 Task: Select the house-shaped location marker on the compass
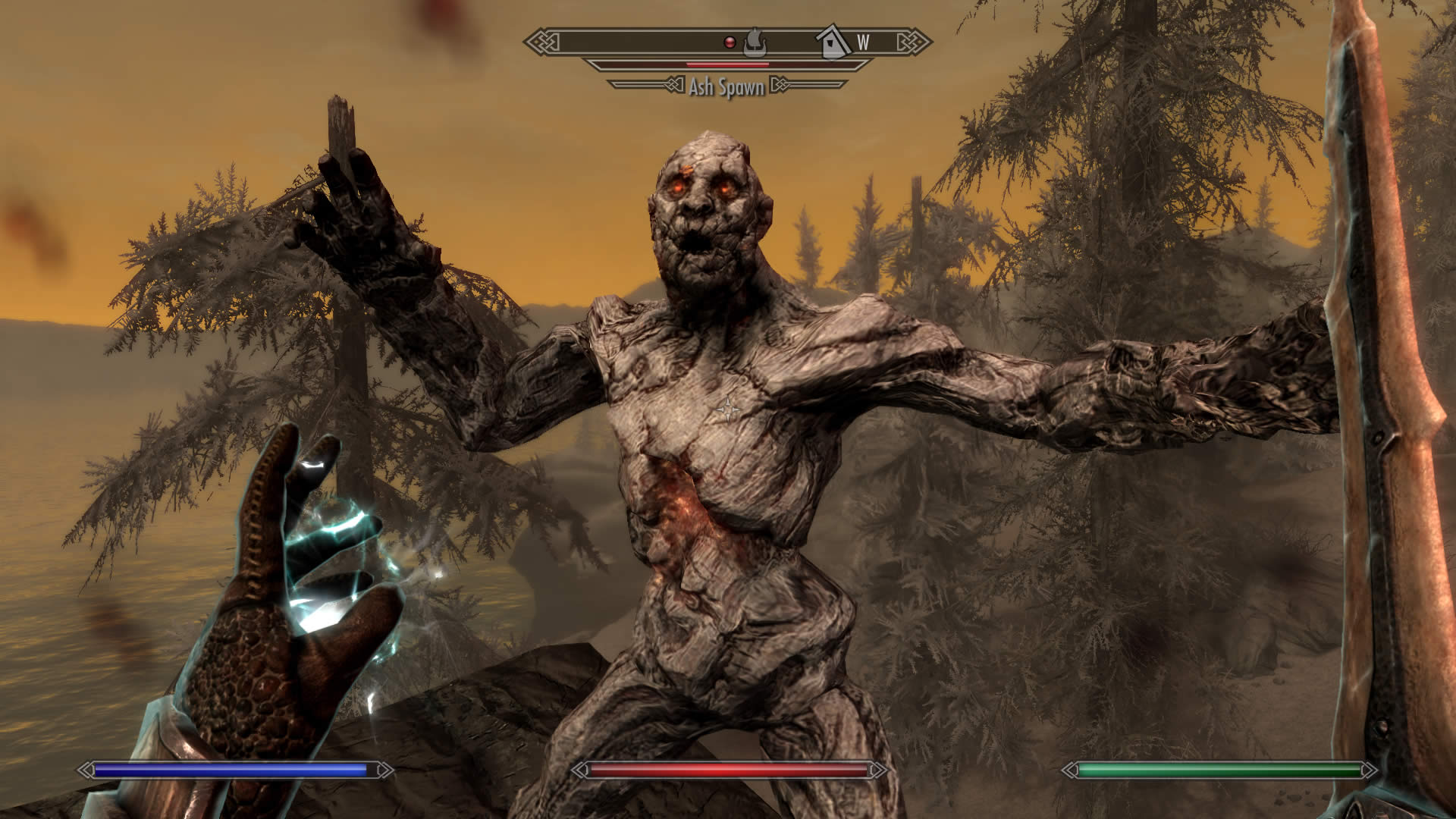[x=833, y=42]
